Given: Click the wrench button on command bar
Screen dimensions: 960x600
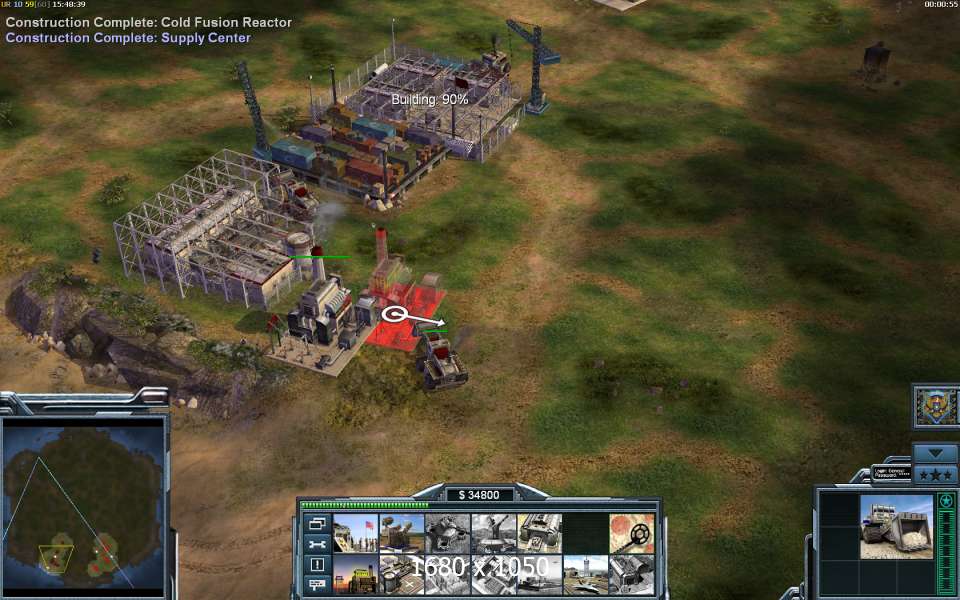Looking at the screenshot, I should tap(317, 544).
